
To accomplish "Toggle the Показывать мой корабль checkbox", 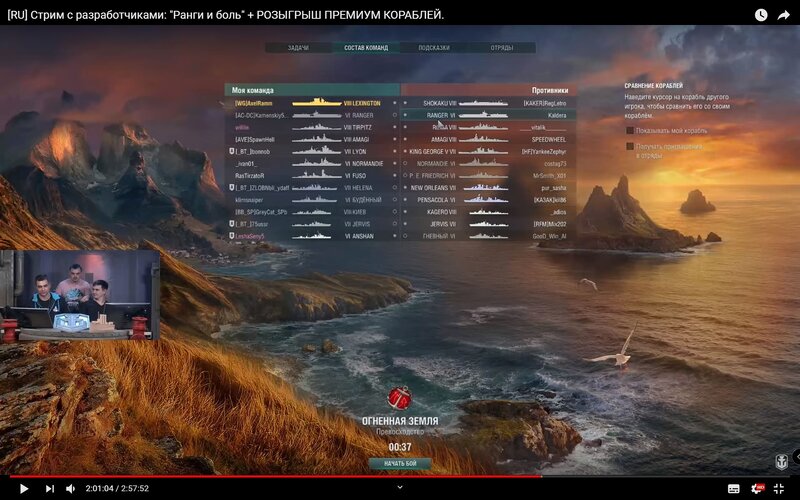I will [631, 130].
